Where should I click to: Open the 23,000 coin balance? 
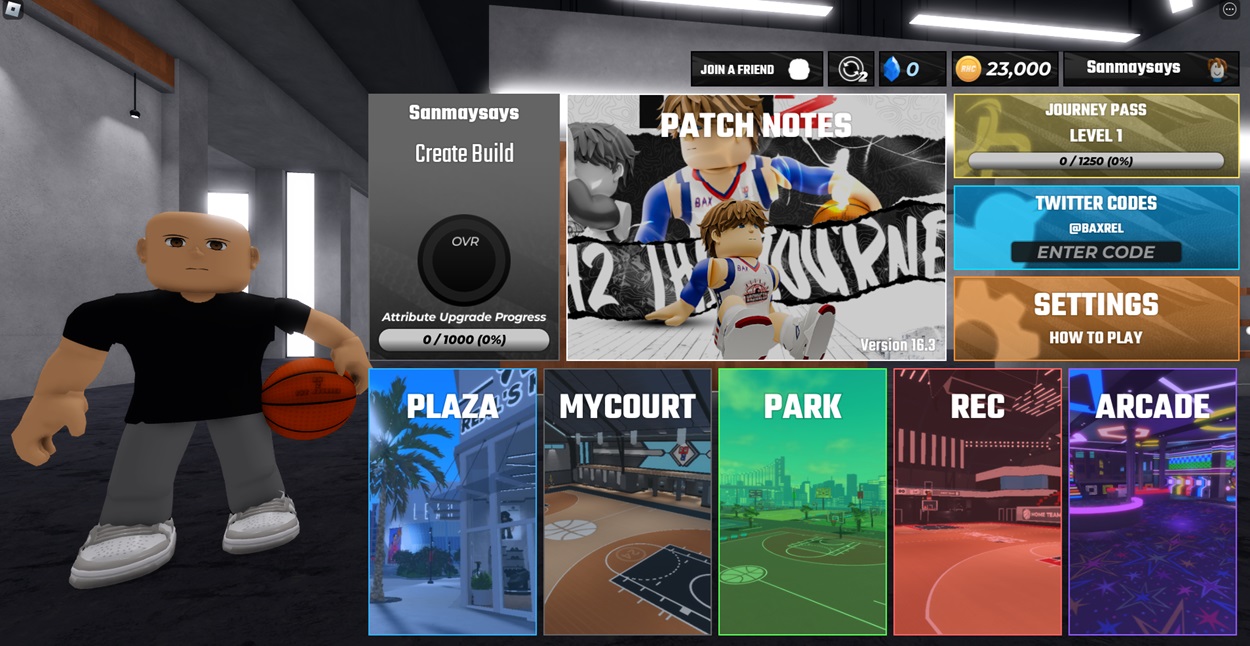1004,69
